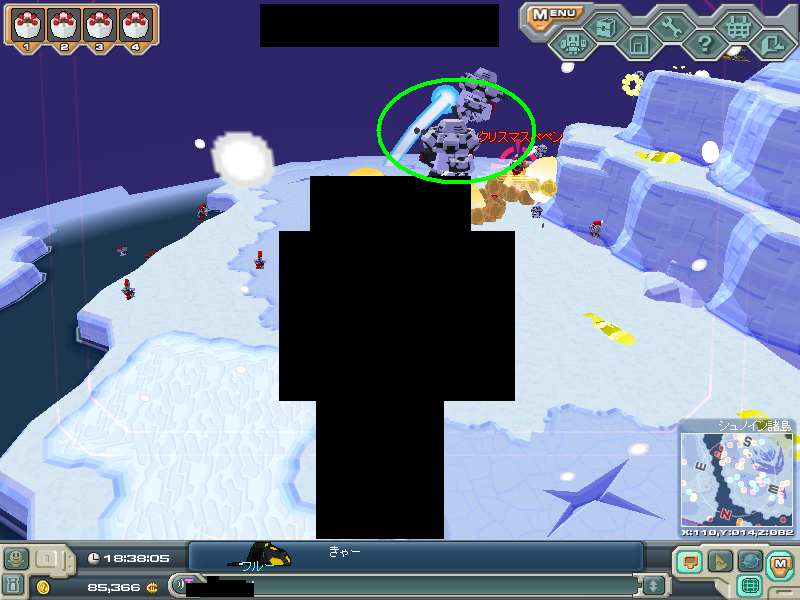Click the exit arrow hexagon icon
Screen dimensions: 800x600
pos(770,44)
